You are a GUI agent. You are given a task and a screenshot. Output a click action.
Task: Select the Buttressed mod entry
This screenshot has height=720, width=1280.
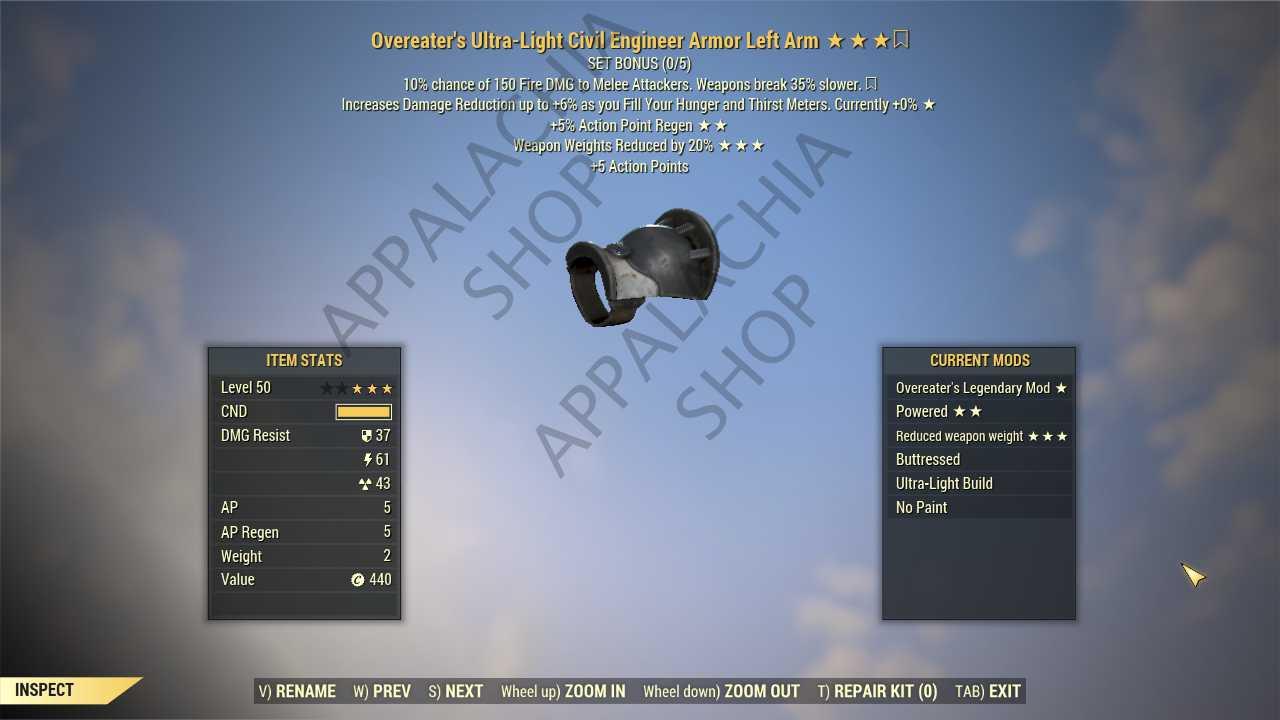pos(979,460)
